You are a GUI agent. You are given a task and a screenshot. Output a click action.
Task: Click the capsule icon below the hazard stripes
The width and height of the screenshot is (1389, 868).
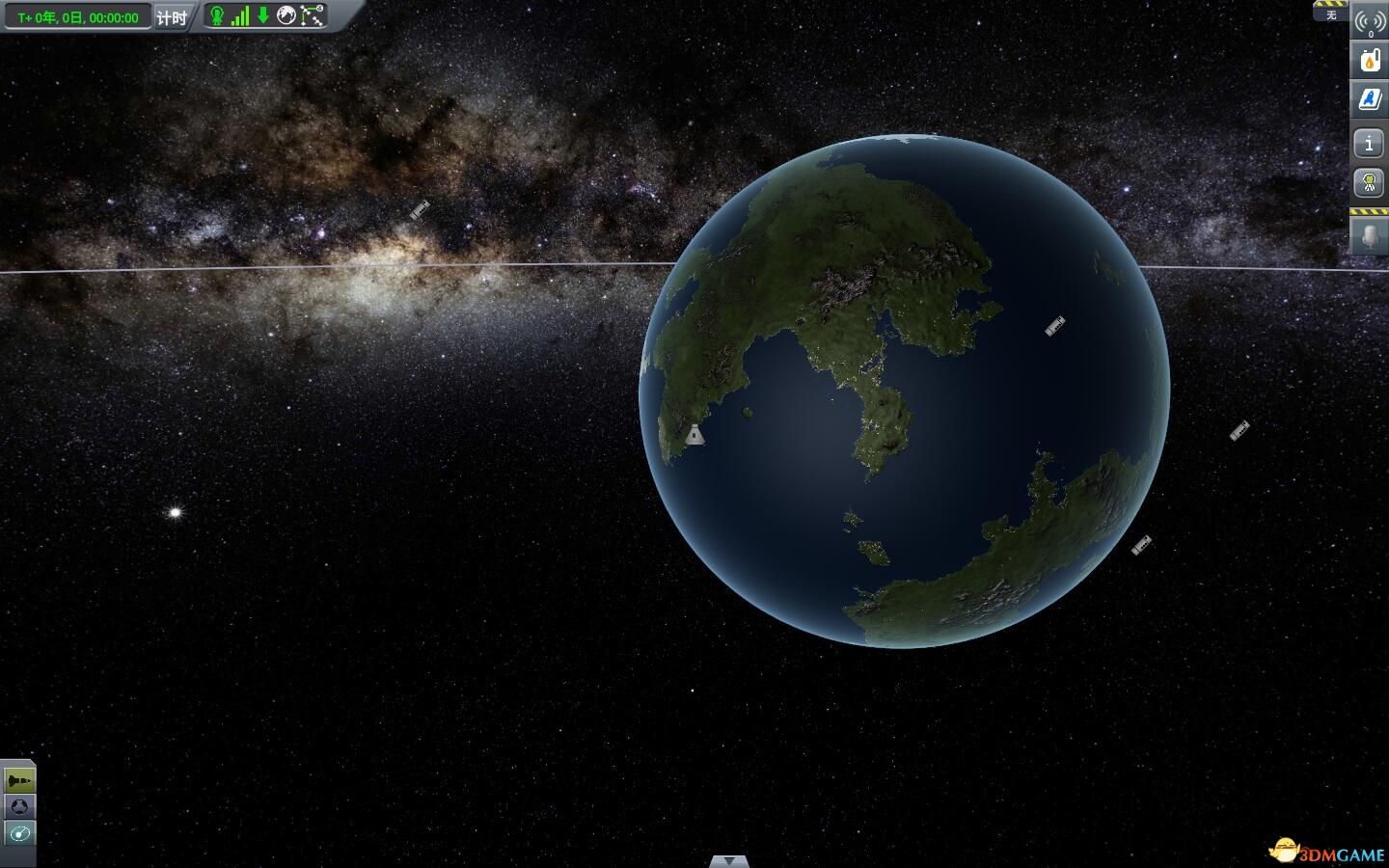1369,236
